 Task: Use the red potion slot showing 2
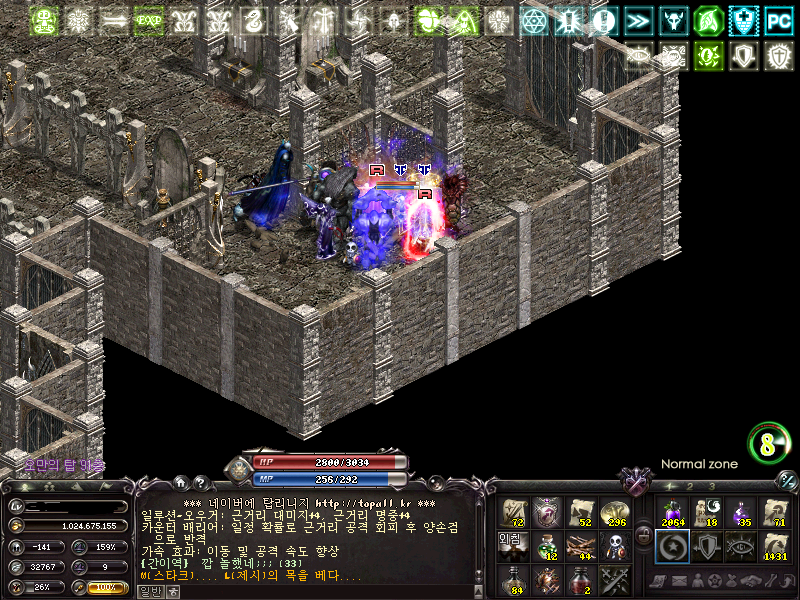581,579
